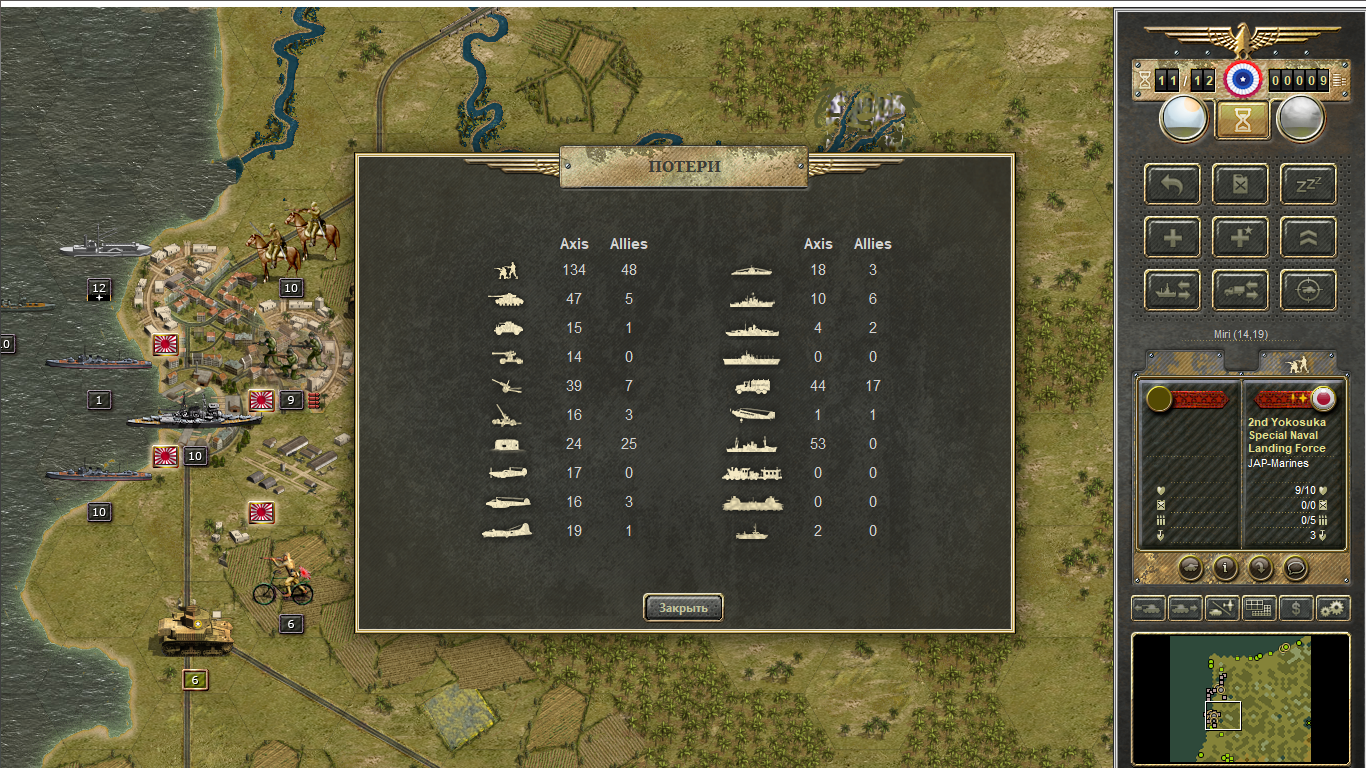This screenshot has width=1366, height=768.
Task: Activate the tank crosshair targeting button
Action: (x=1308, y=290)
